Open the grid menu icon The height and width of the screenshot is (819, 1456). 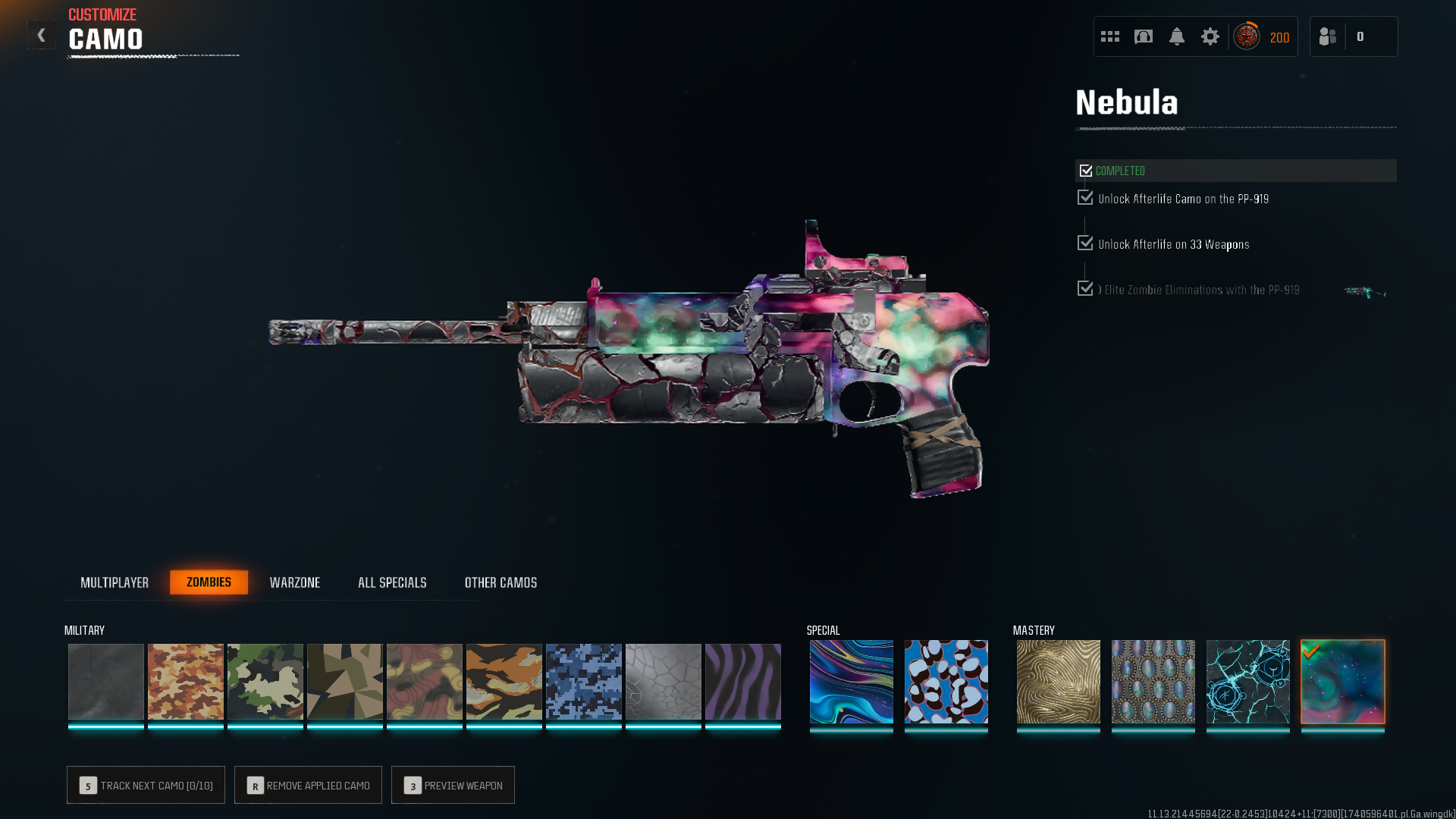[1110, 36]
